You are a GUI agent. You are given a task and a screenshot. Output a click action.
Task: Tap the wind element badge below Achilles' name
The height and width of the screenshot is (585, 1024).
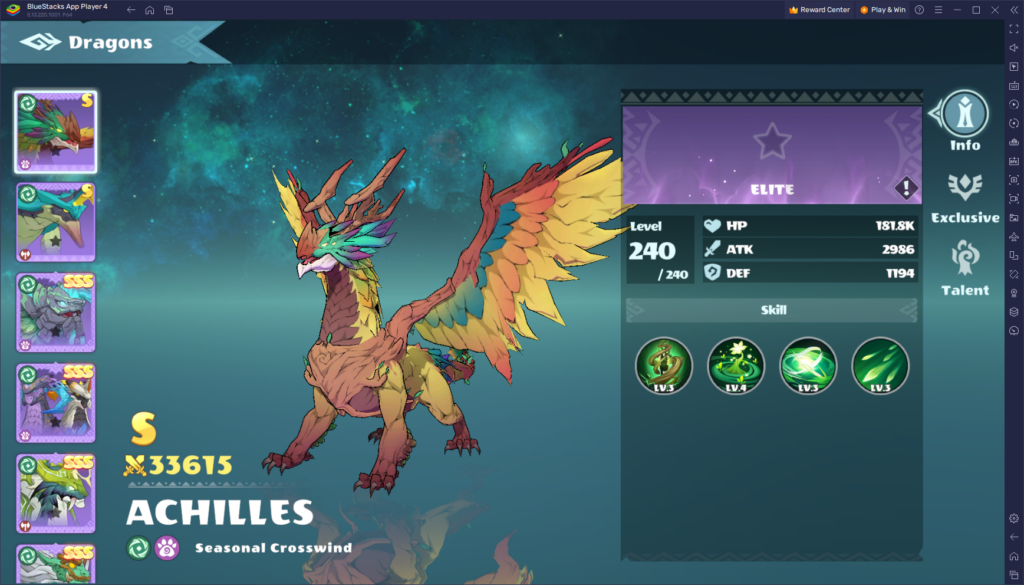coord(139,548)
